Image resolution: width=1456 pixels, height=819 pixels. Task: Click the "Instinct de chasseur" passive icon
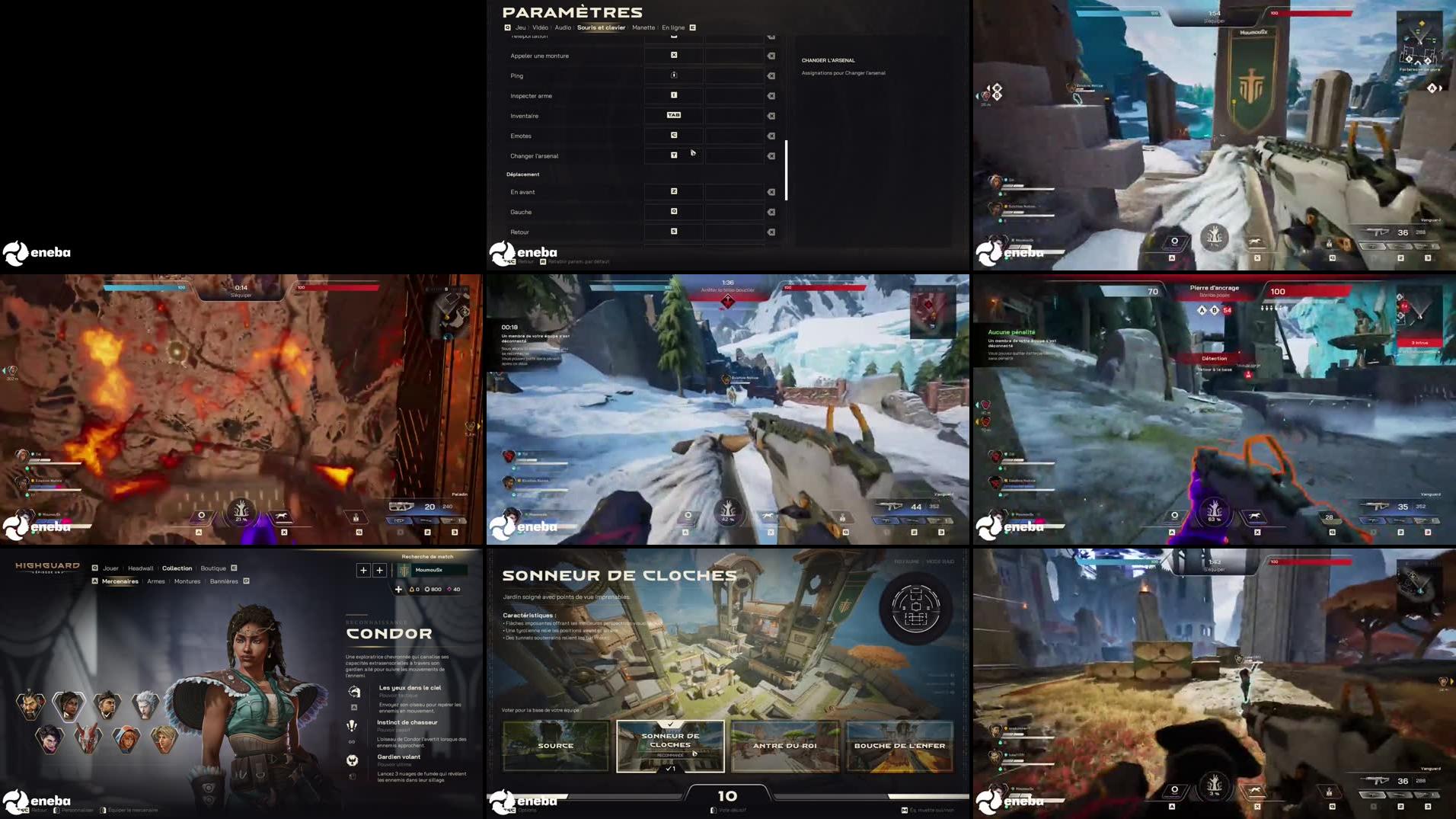[x=351, y=726]
